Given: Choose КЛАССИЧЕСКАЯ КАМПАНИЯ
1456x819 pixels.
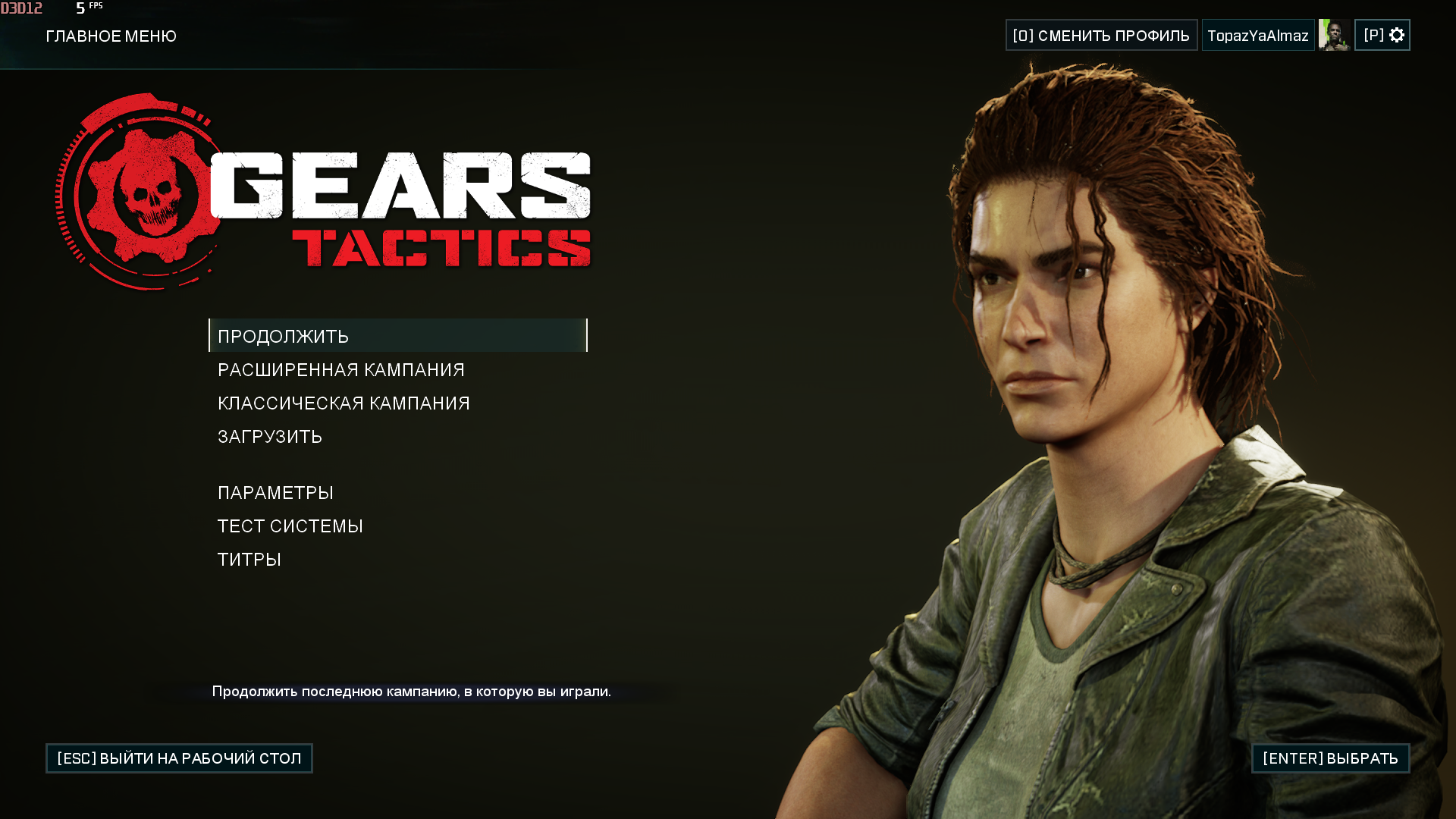Looking at the screenshot, I should point(344,403).
